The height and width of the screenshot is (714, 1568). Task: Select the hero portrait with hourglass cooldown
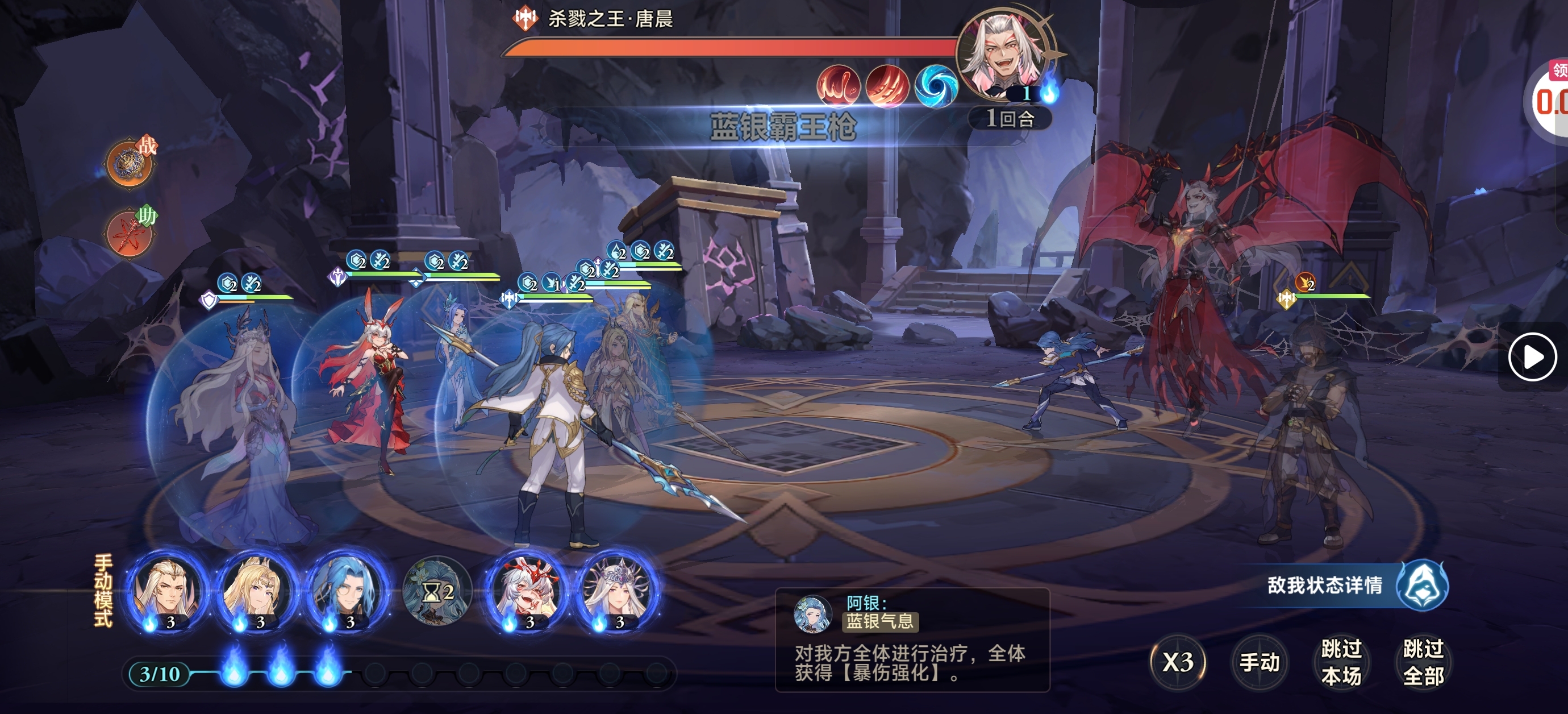(x=437, y=590)
